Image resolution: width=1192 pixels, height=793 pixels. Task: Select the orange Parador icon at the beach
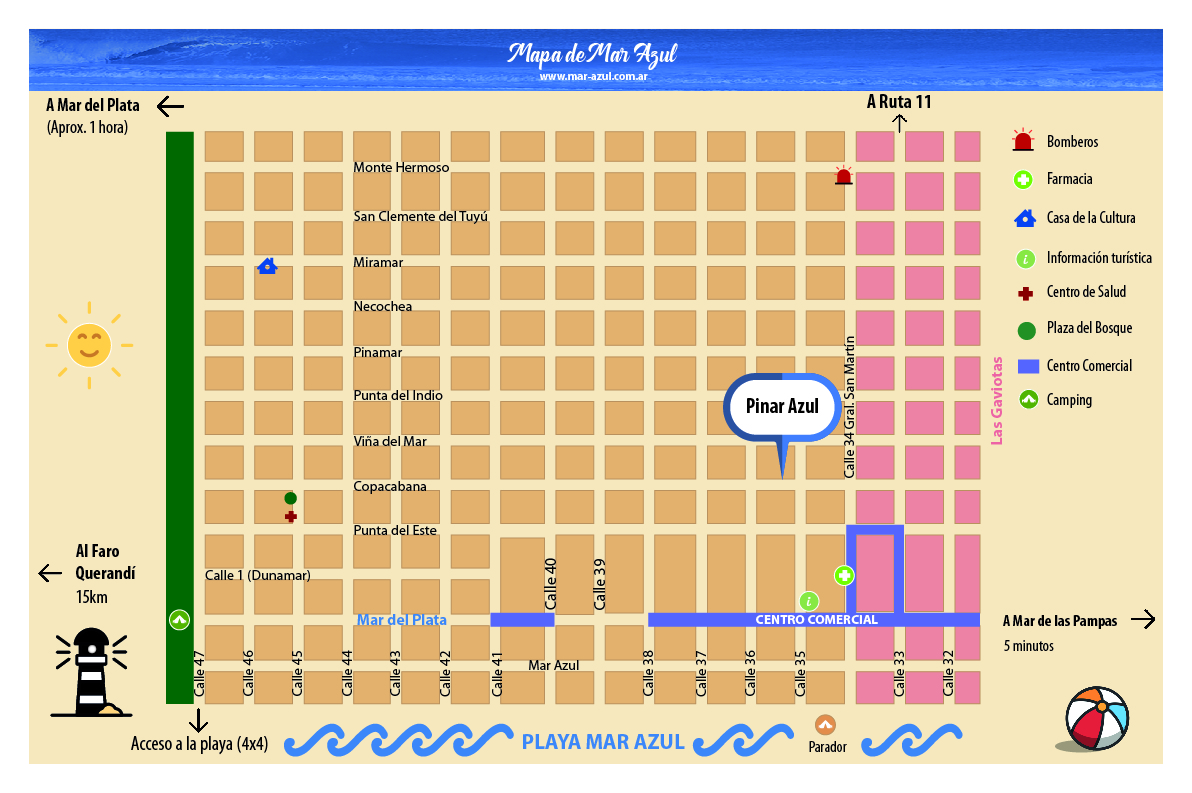click(825, 724)
